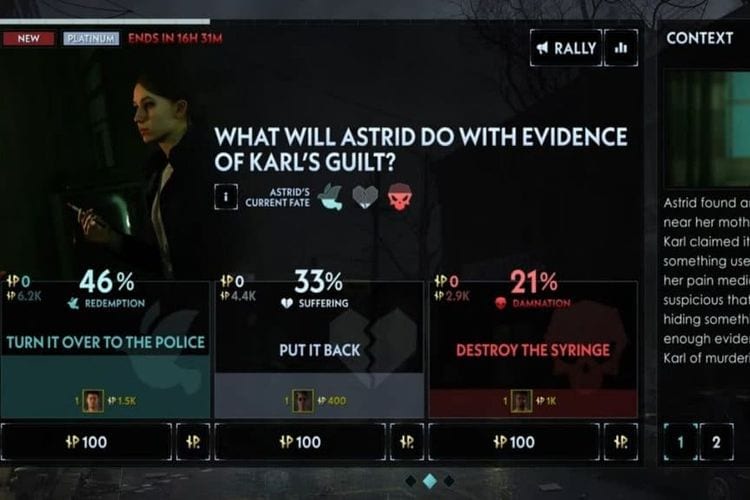Viewport: 750px width, 500px height.
Task: Pick the "Destroy the Syringe" choice
Action: click(533, 349)
